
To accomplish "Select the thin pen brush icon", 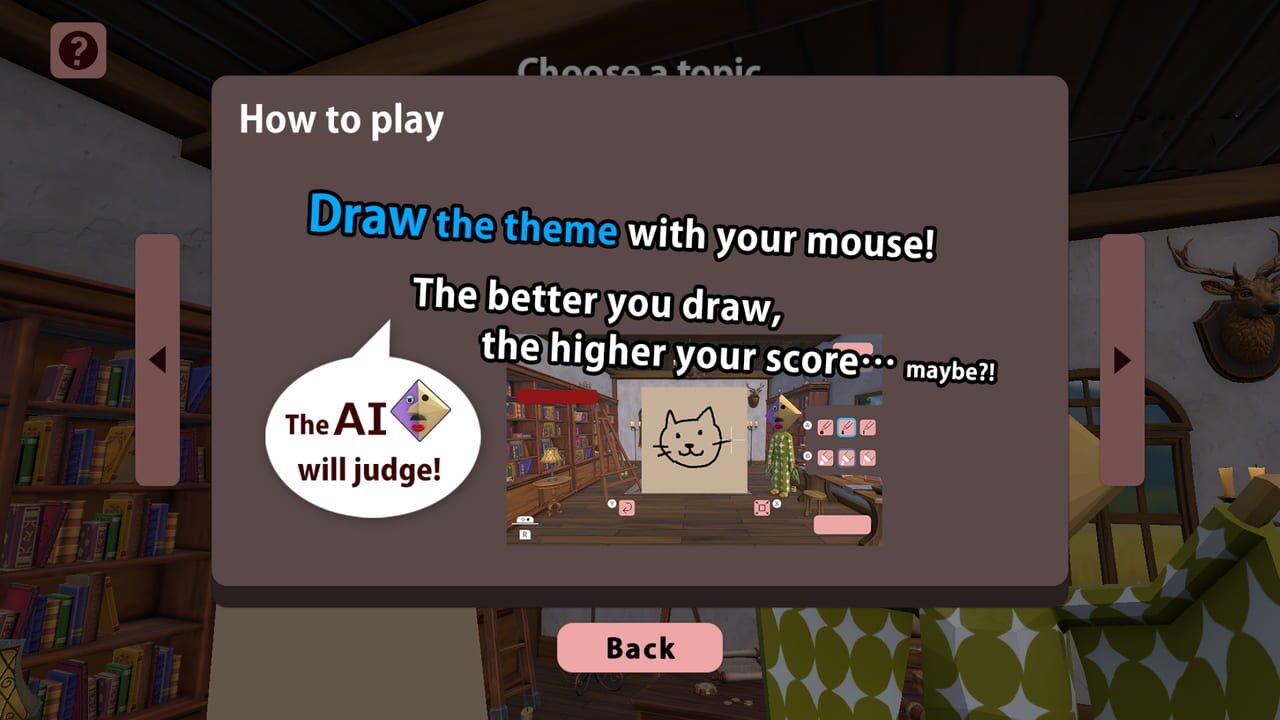I will 868,428.
